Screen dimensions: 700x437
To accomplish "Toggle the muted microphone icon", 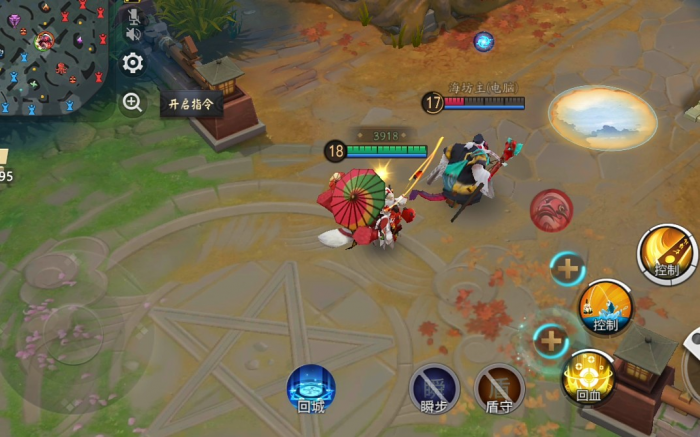I will click(133, 14).
